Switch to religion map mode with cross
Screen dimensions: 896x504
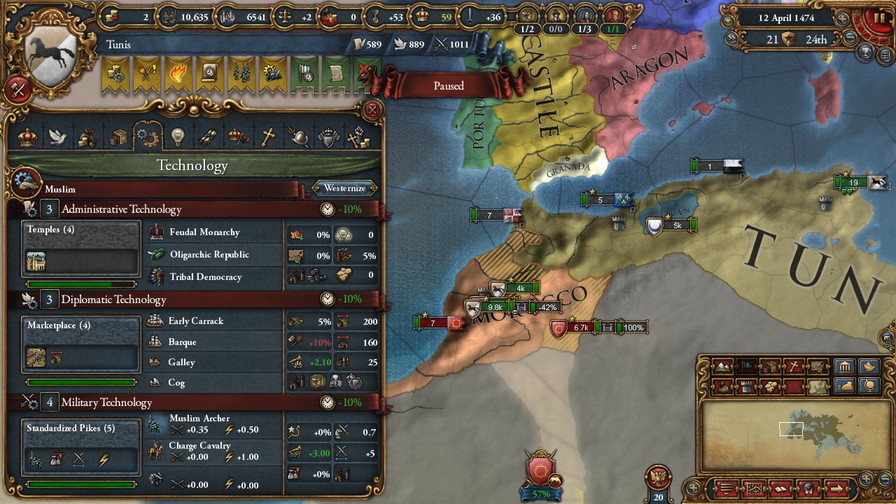[x=793, y=366]
